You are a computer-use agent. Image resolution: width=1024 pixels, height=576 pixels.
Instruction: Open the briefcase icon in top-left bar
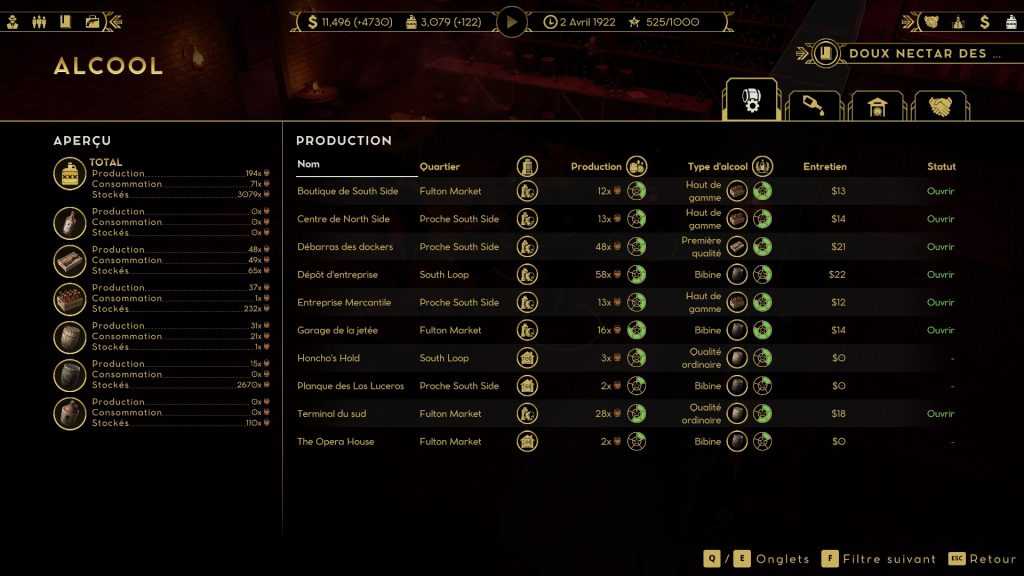click(x=92, y=21)
